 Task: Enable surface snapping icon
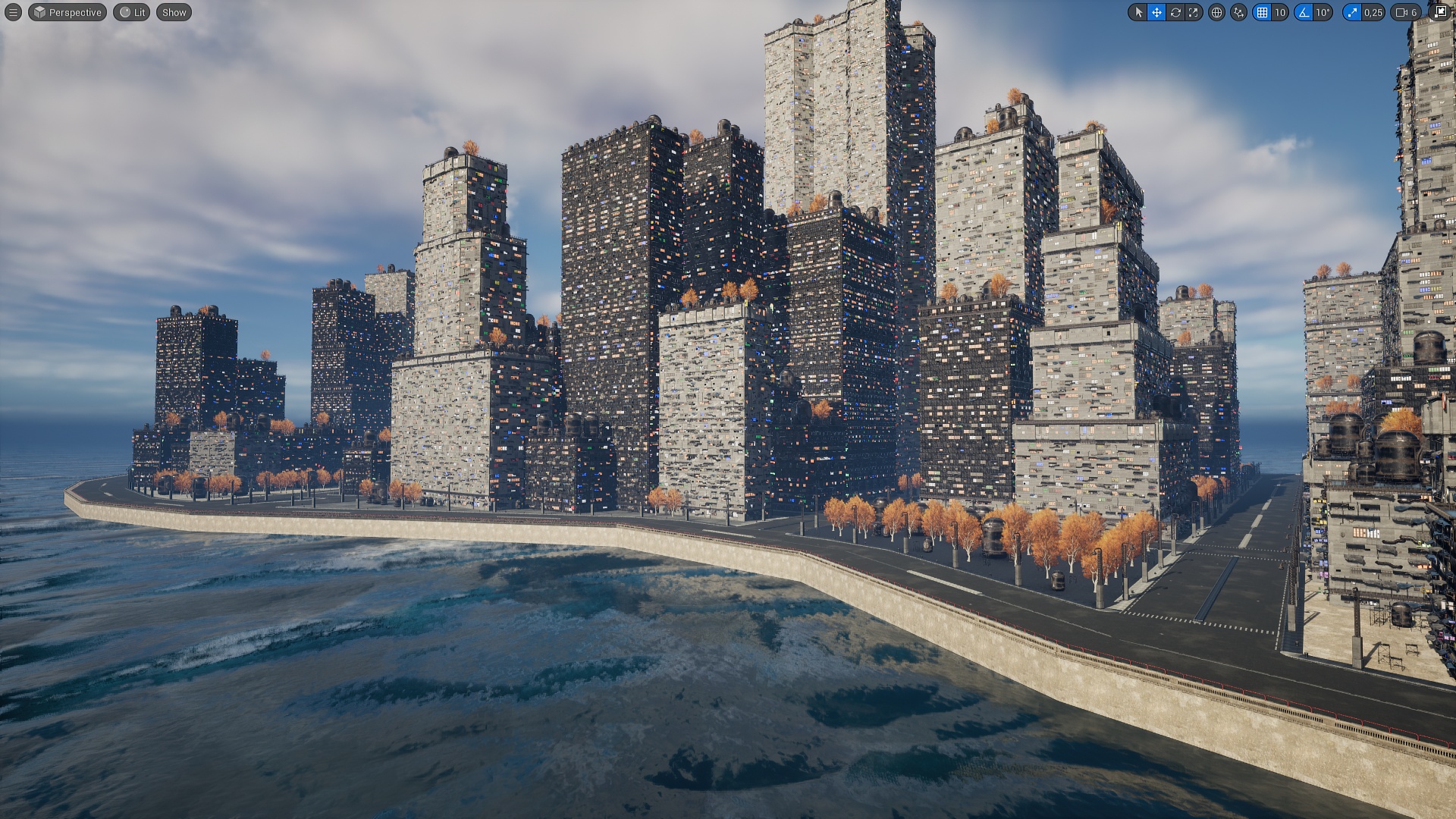tap(1238, 12)
